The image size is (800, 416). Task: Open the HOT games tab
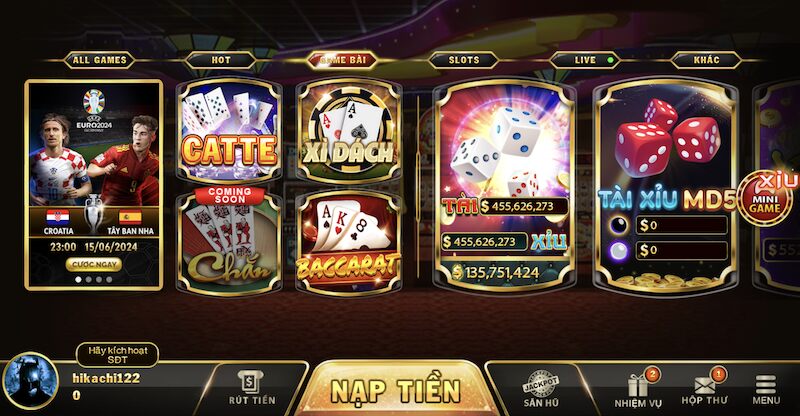pos(219,60)
